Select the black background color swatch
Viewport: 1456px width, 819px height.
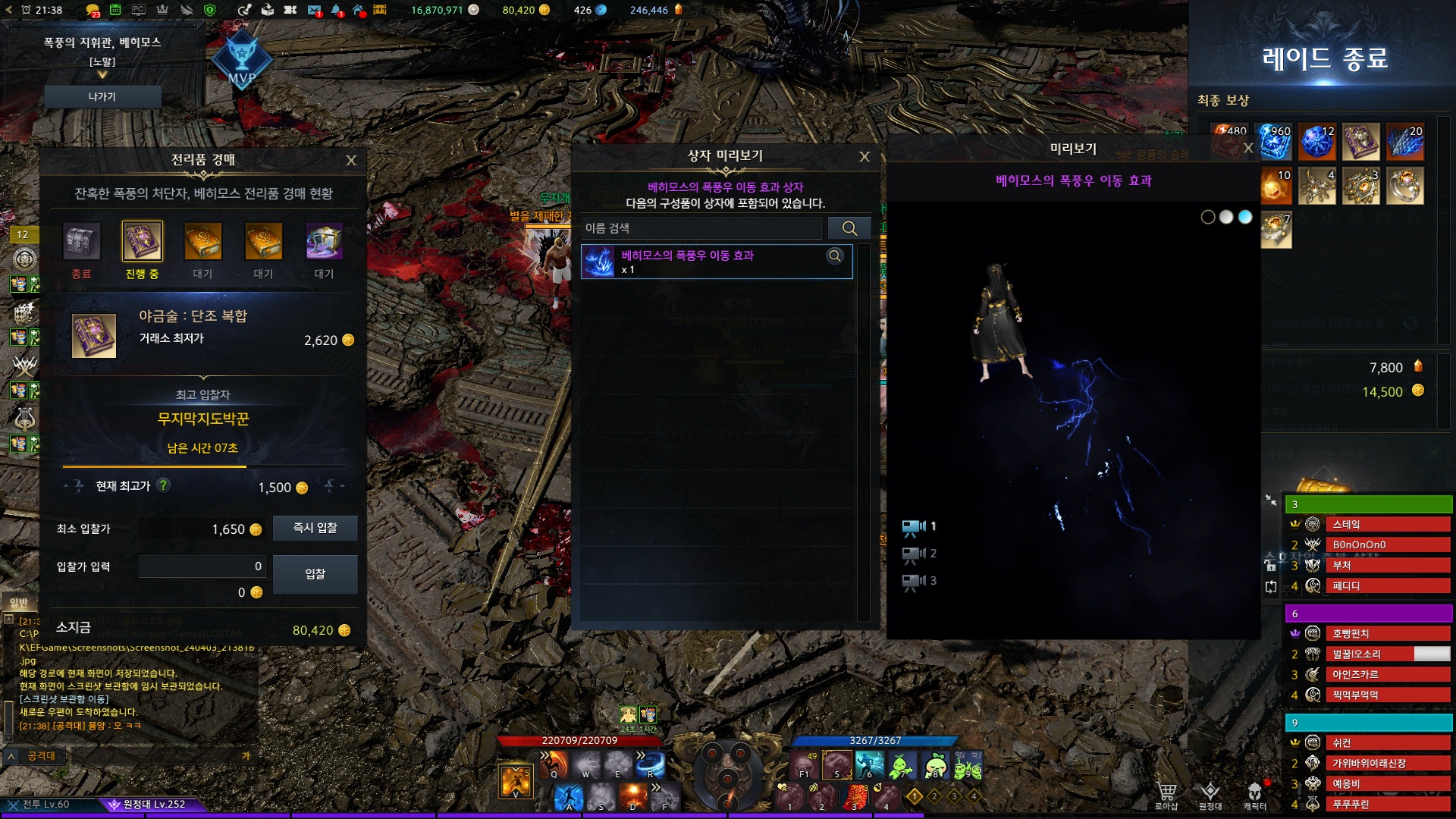coord(1208,218)
